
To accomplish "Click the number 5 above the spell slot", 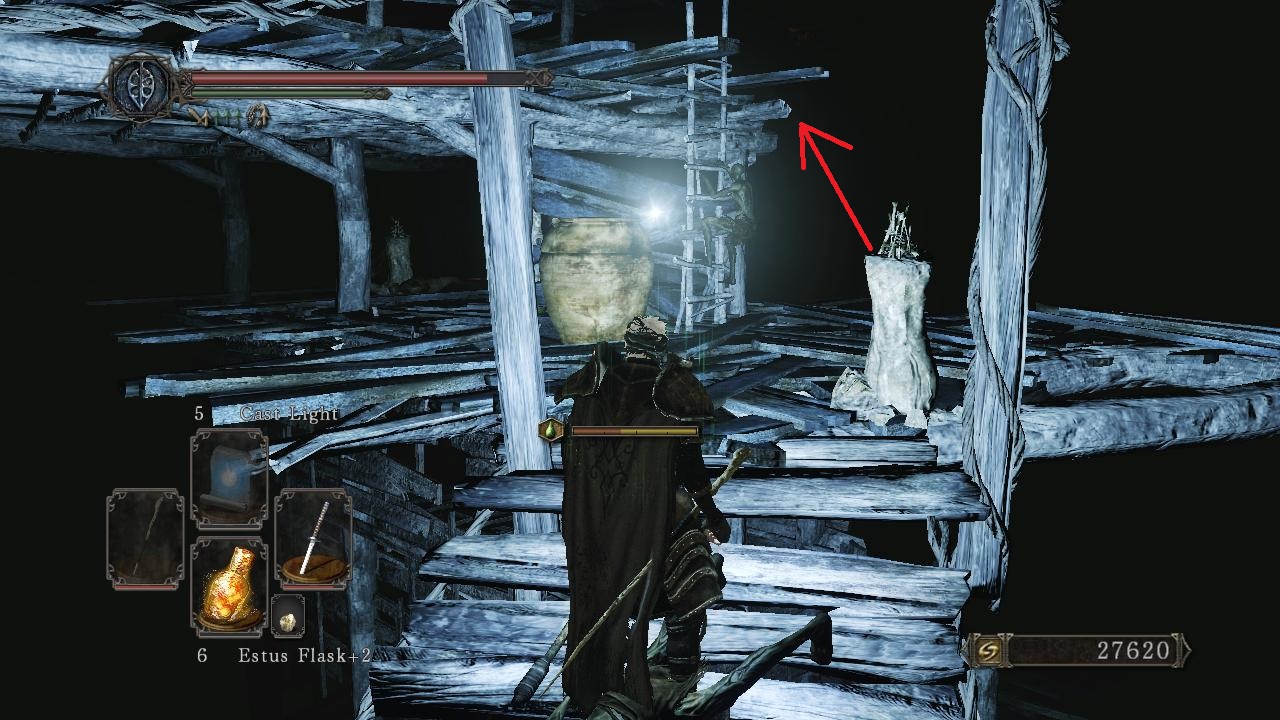I will [197, 410].
